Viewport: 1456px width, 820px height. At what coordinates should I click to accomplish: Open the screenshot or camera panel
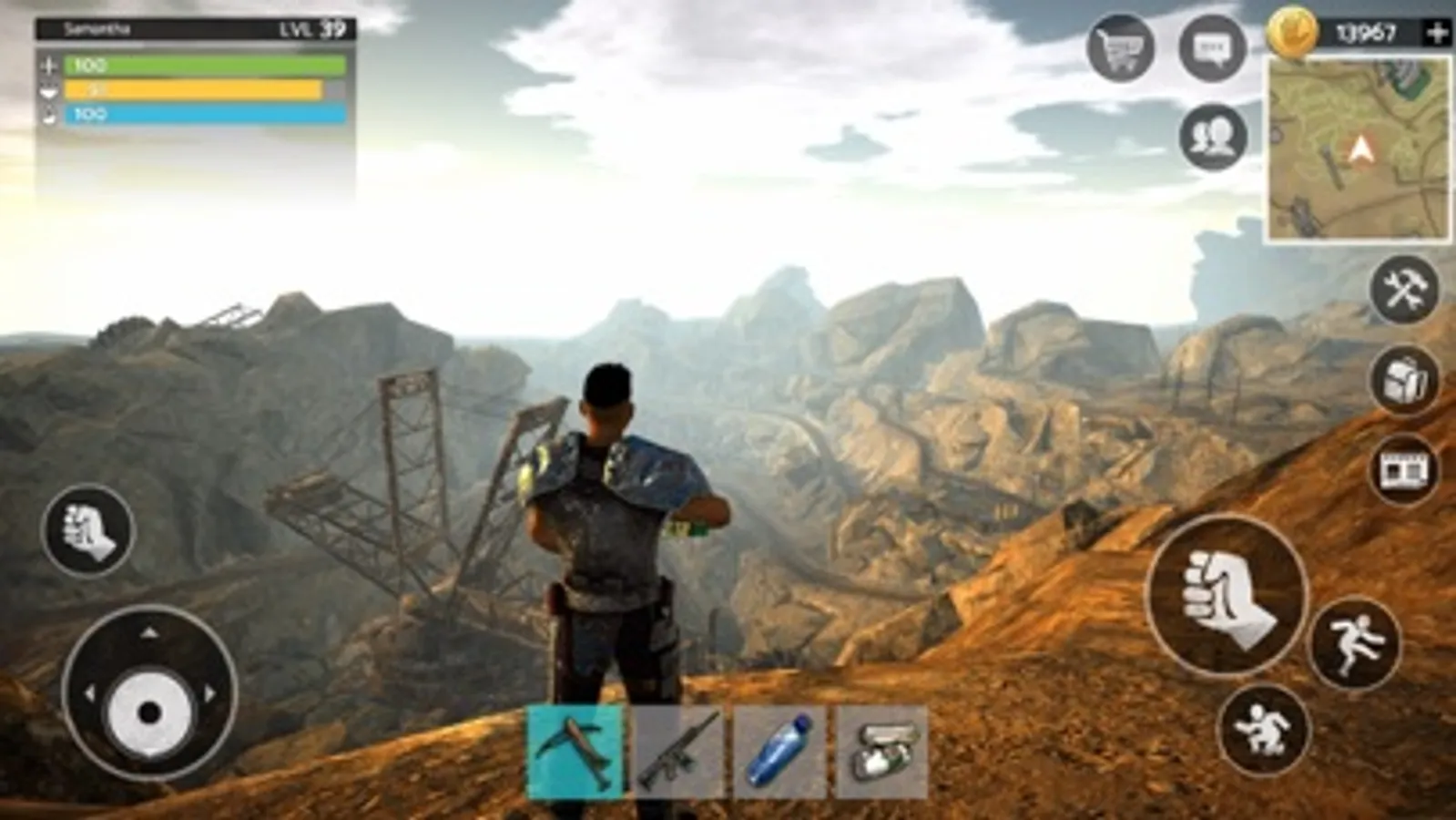(1403, 469)
